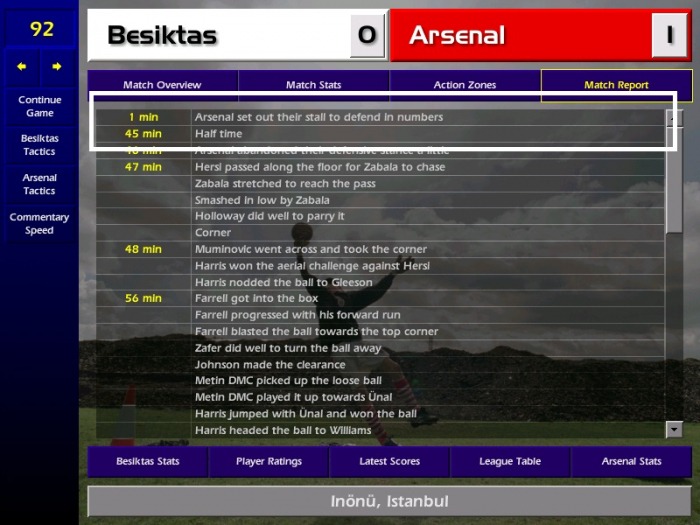Select the Match Report tab
The width and height of the screenshot is (700, 525).
click(616, 85)
